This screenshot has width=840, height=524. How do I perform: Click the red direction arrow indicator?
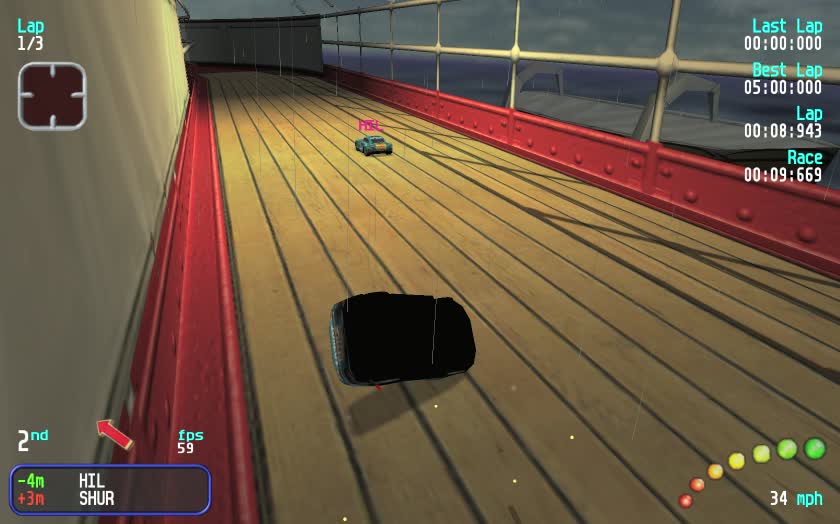coord(114,433)
